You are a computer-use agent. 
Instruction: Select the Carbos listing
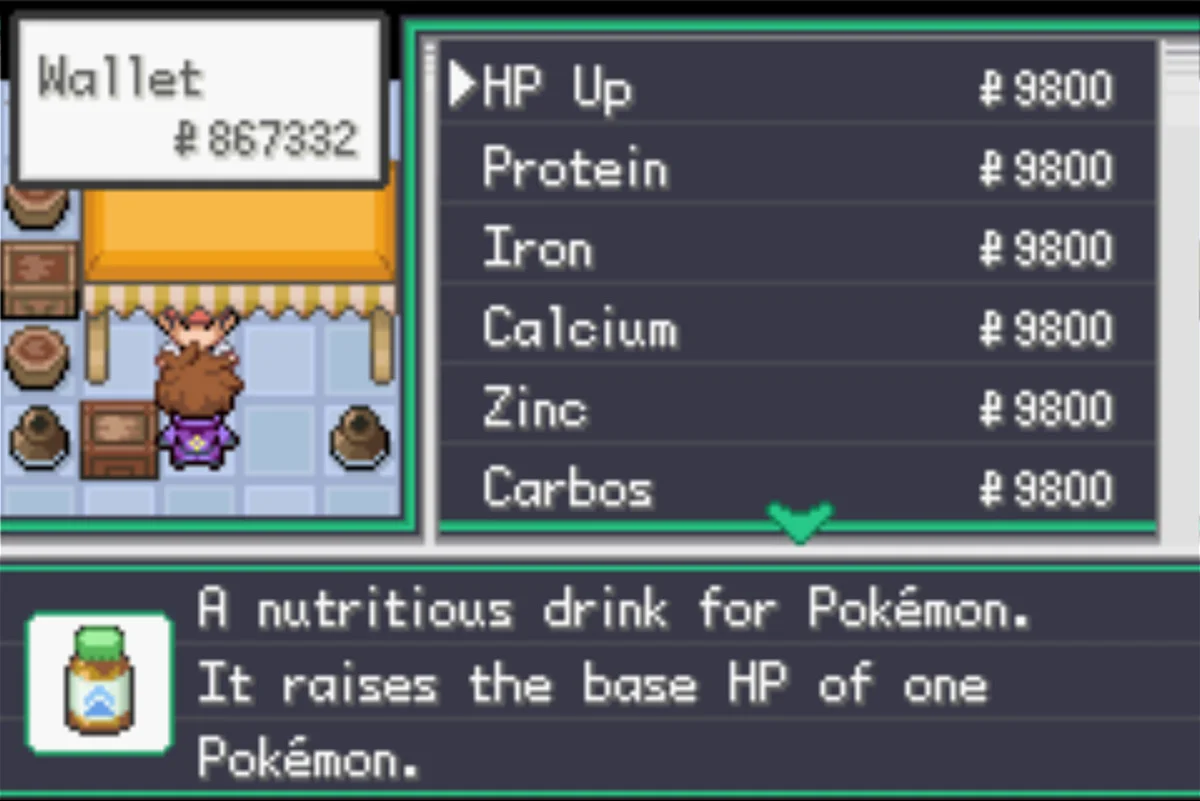coord(567,488)
